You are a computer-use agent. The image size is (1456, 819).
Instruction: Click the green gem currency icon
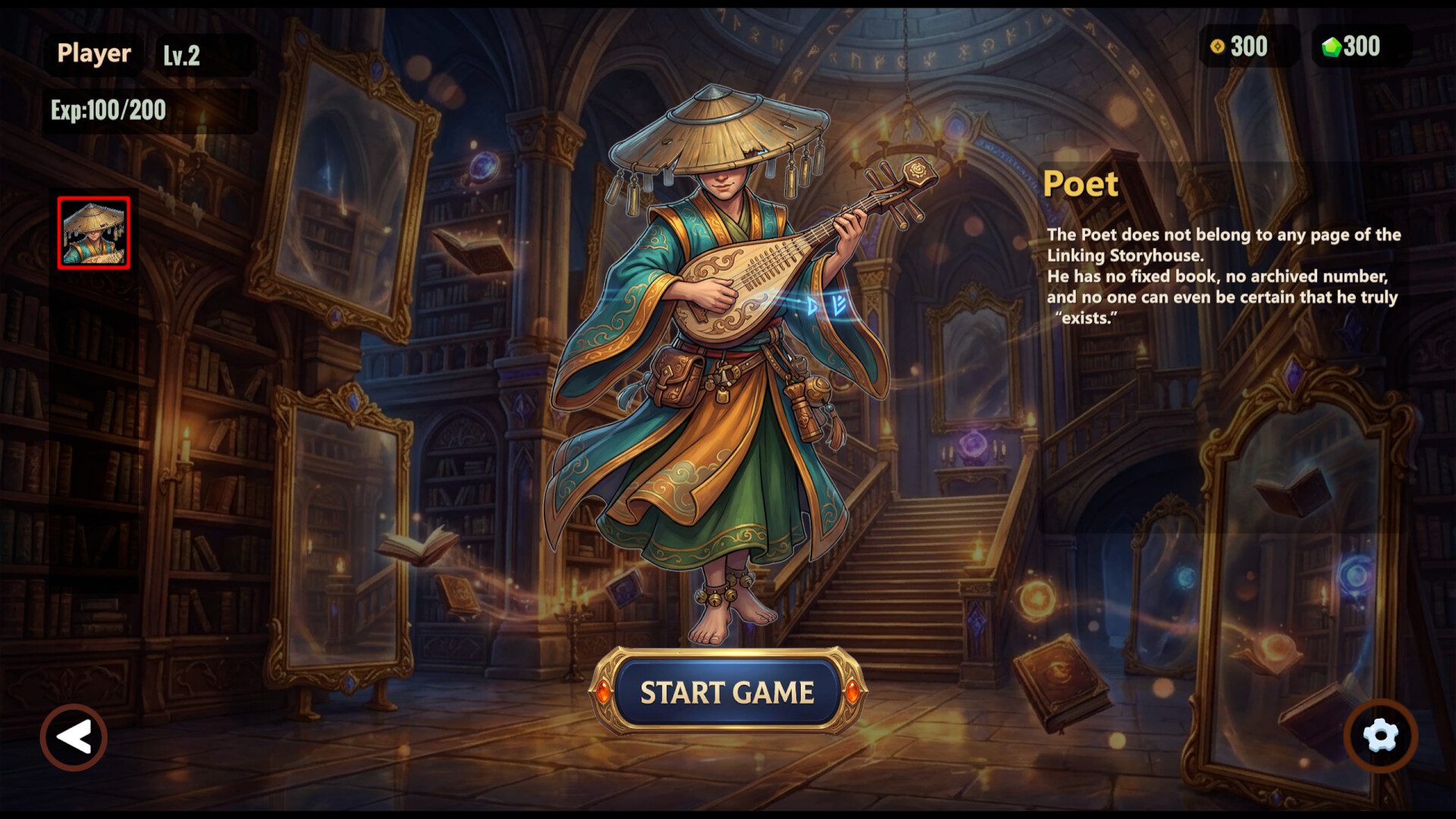coord(1331,46)
